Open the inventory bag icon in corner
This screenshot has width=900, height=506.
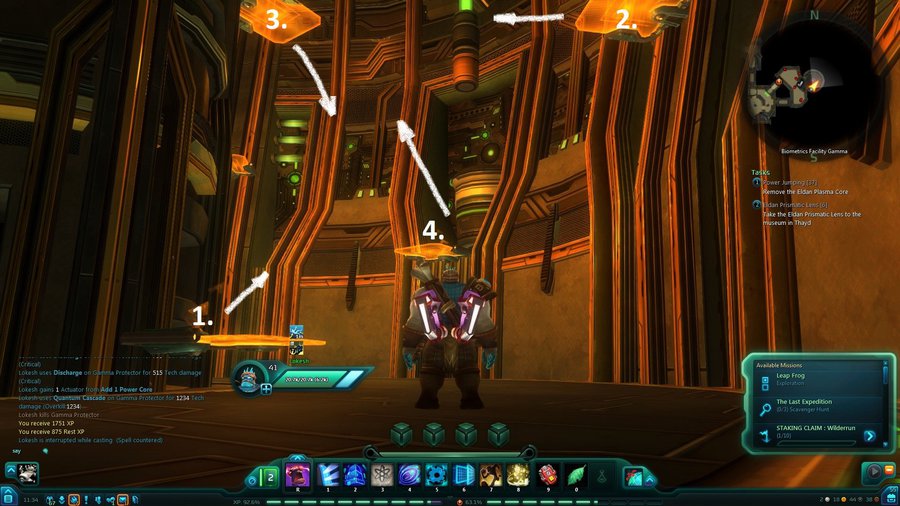coord(888,496)
